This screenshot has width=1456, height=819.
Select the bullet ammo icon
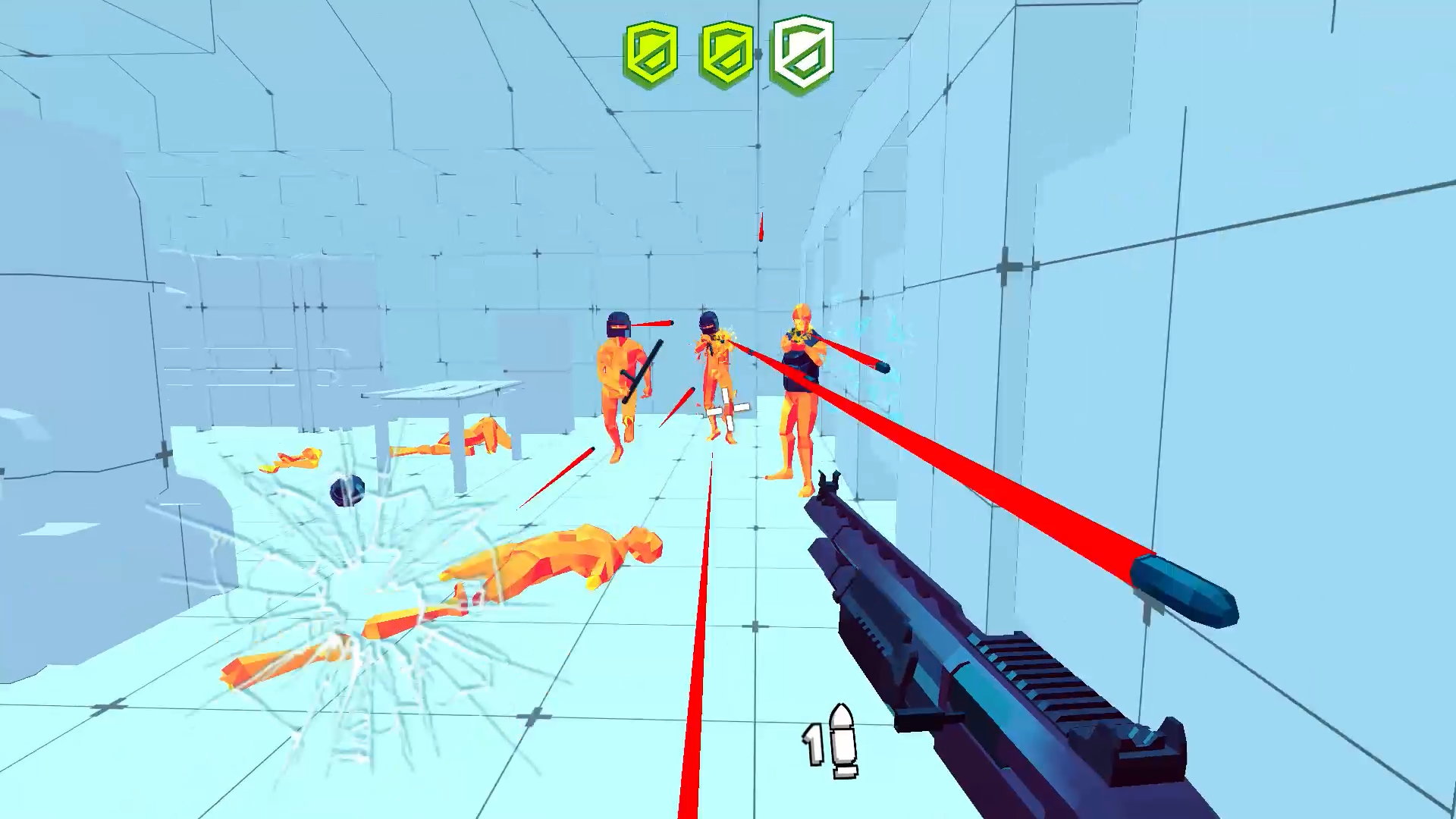coord(842,739)
